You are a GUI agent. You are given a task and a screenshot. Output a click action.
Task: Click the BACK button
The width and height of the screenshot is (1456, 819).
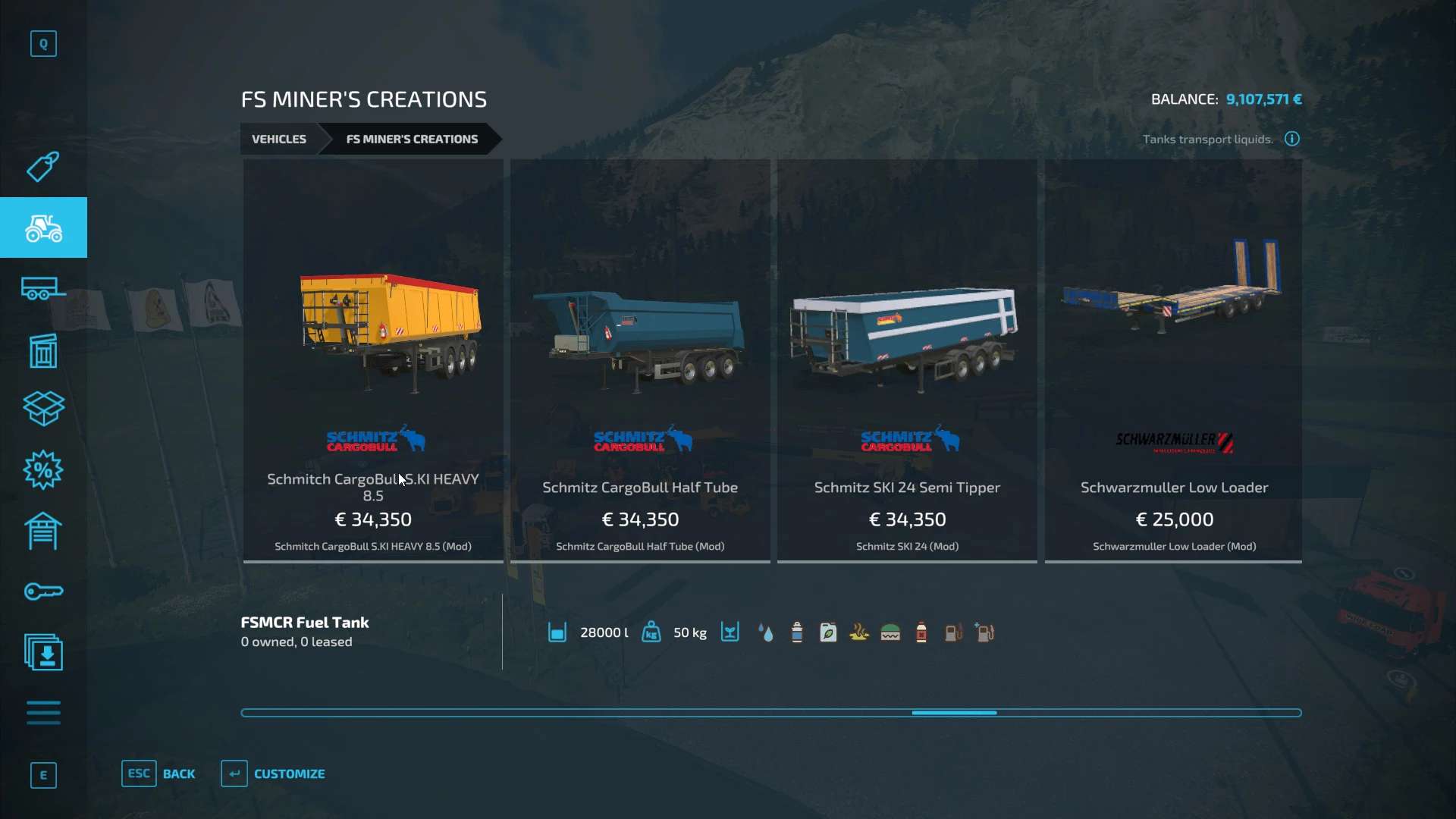click(x=159, y=773)
